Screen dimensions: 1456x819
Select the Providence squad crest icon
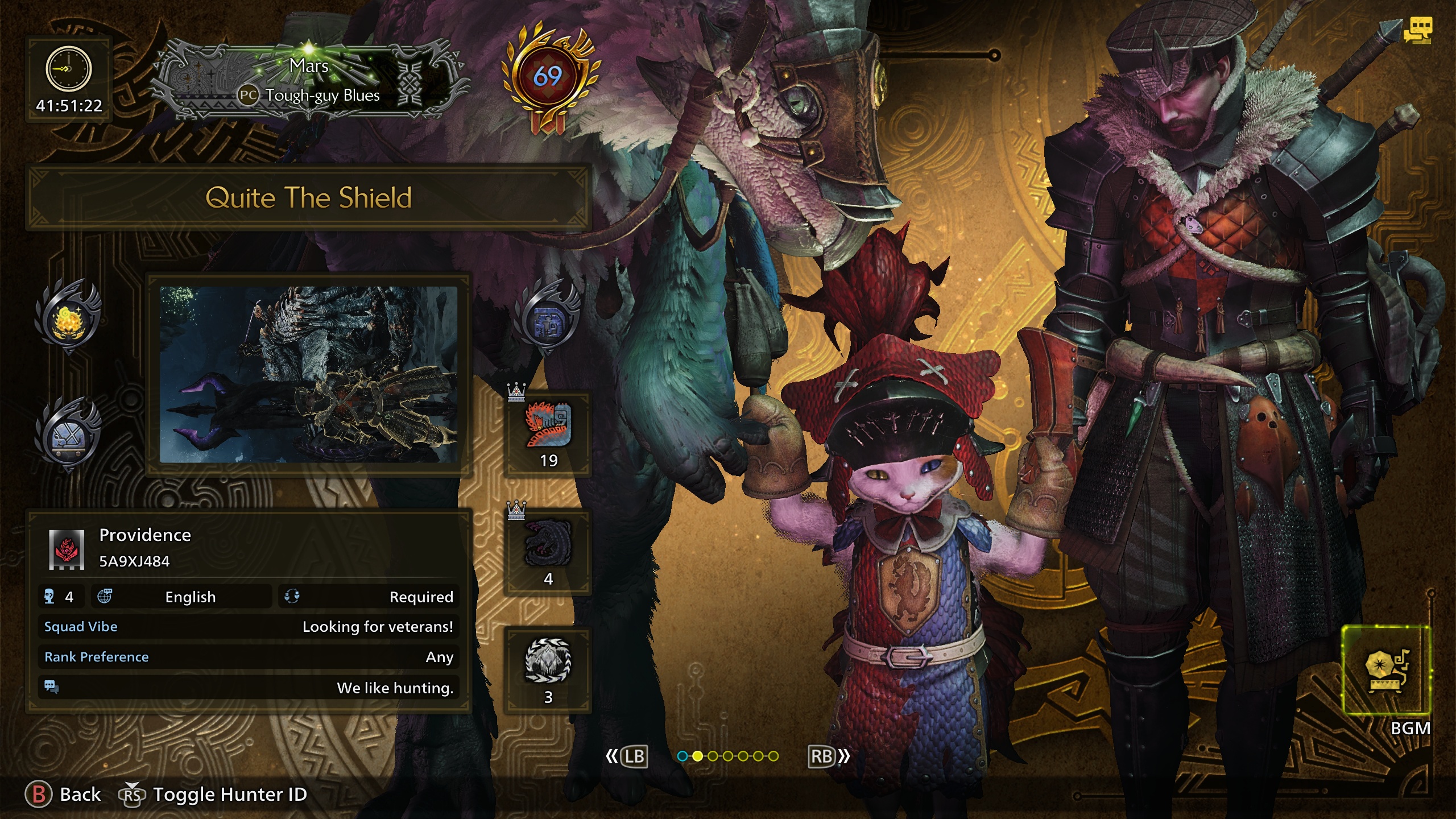tap(67, 549)
